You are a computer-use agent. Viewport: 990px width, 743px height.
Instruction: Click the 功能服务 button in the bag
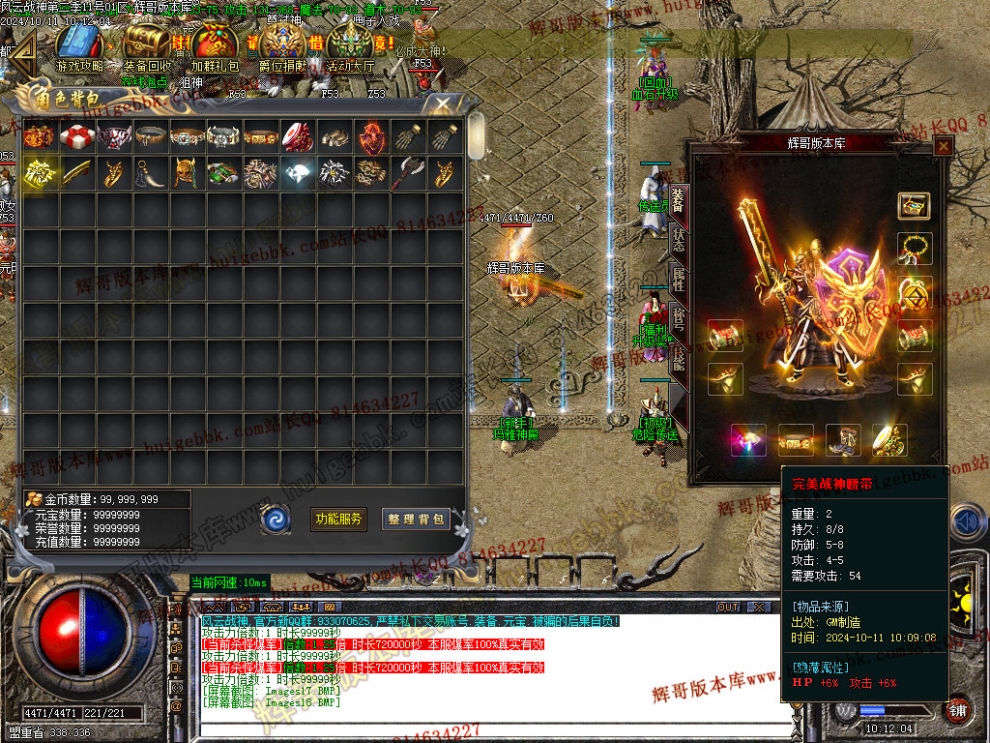pos(340,519)
